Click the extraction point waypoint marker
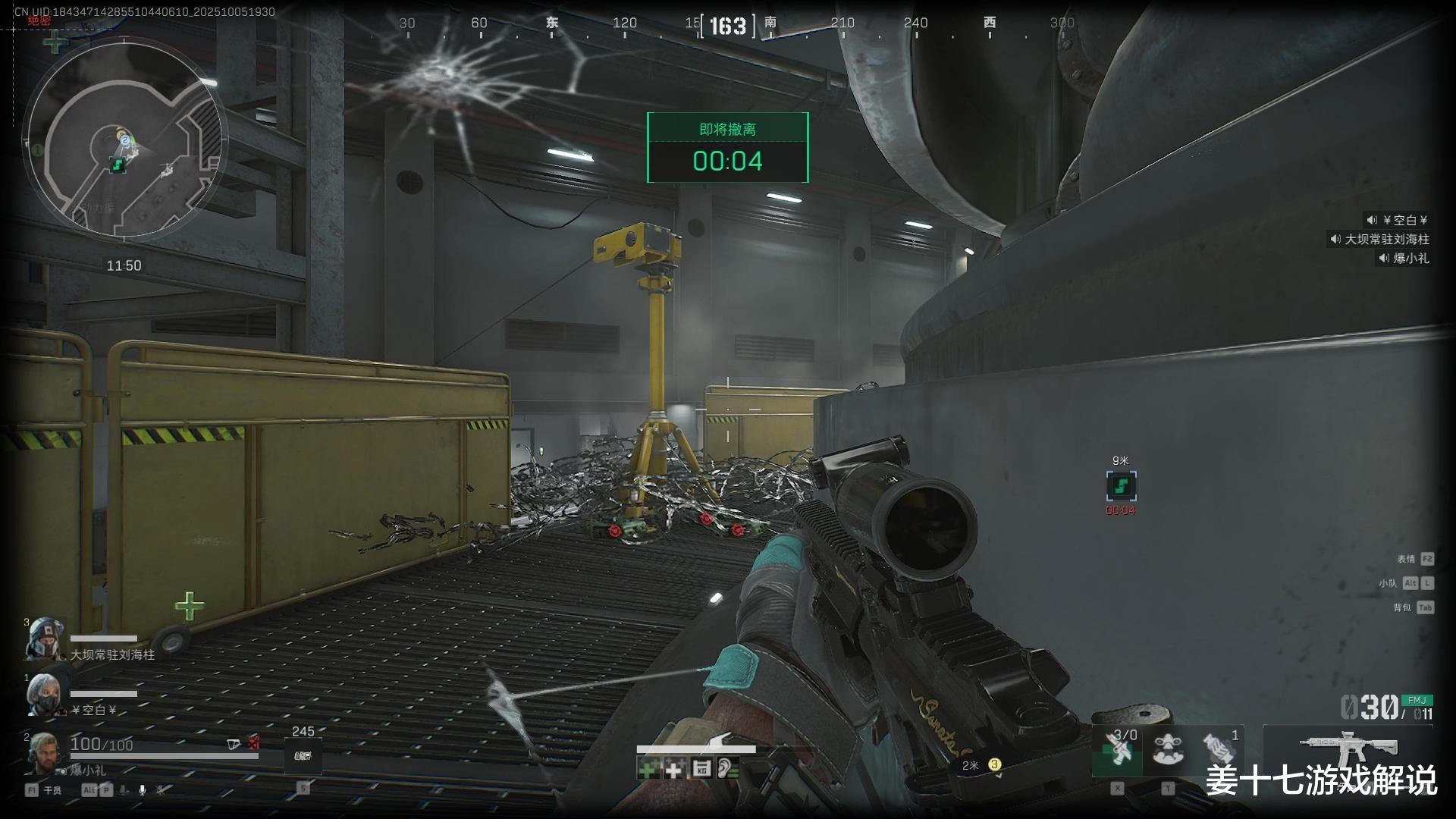Image resolution: width=1456 pixels, height=819 pixels. click(x=1121, y=485)
